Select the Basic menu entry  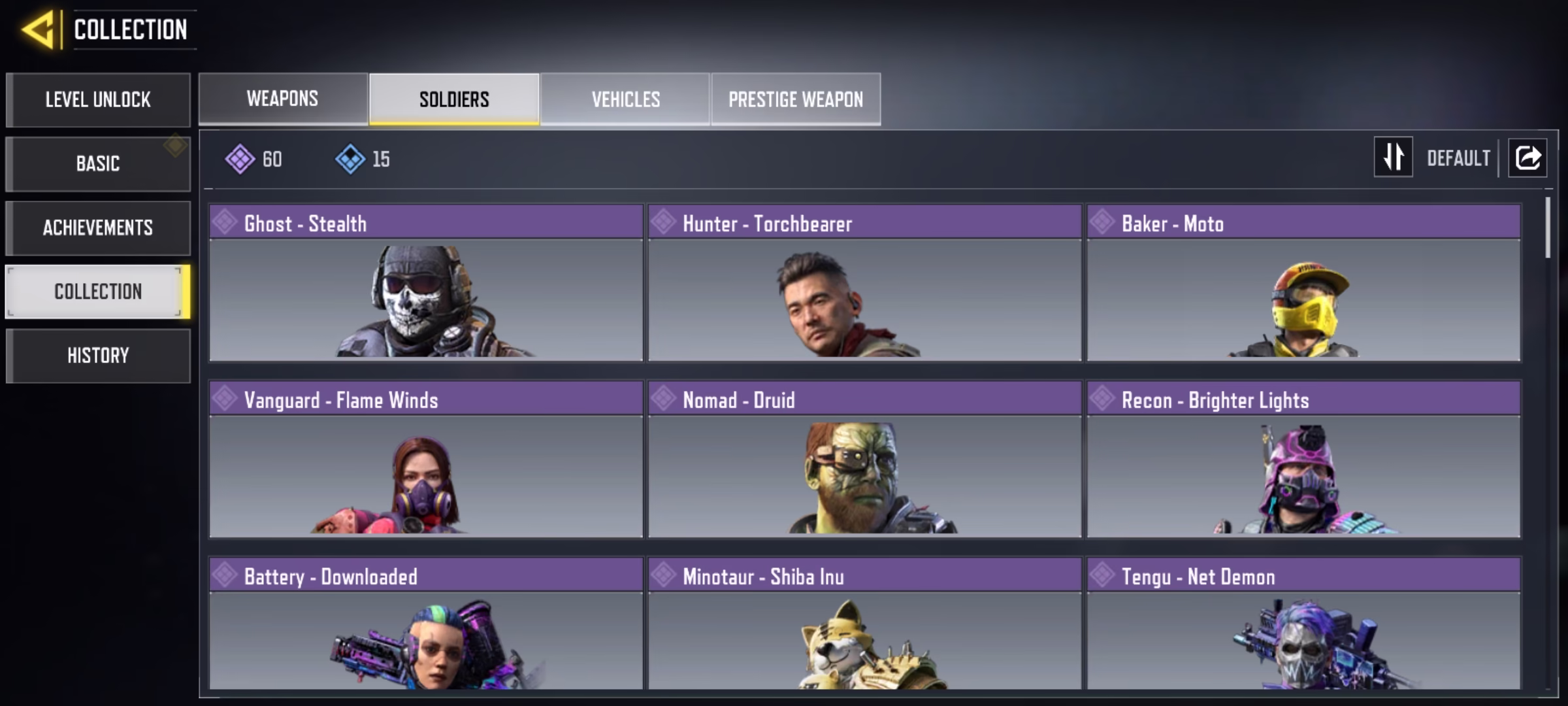98,163
